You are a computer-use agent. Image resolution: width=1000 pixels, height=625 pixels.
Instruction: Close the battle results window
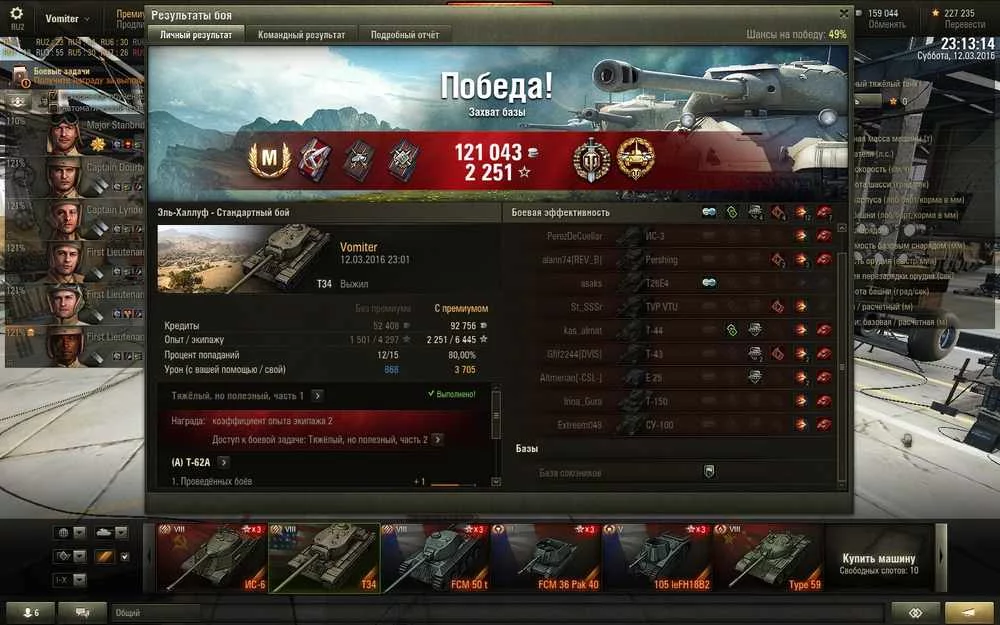844,13
